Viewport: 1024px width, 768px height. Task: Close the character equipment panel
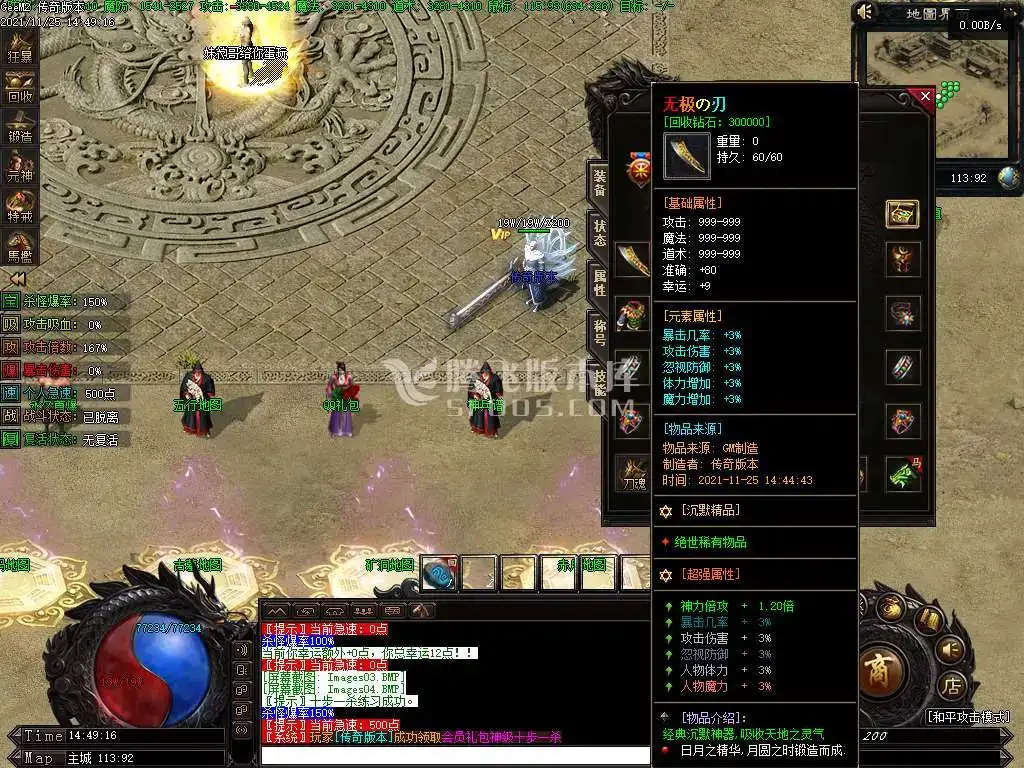tap(925, 97)
